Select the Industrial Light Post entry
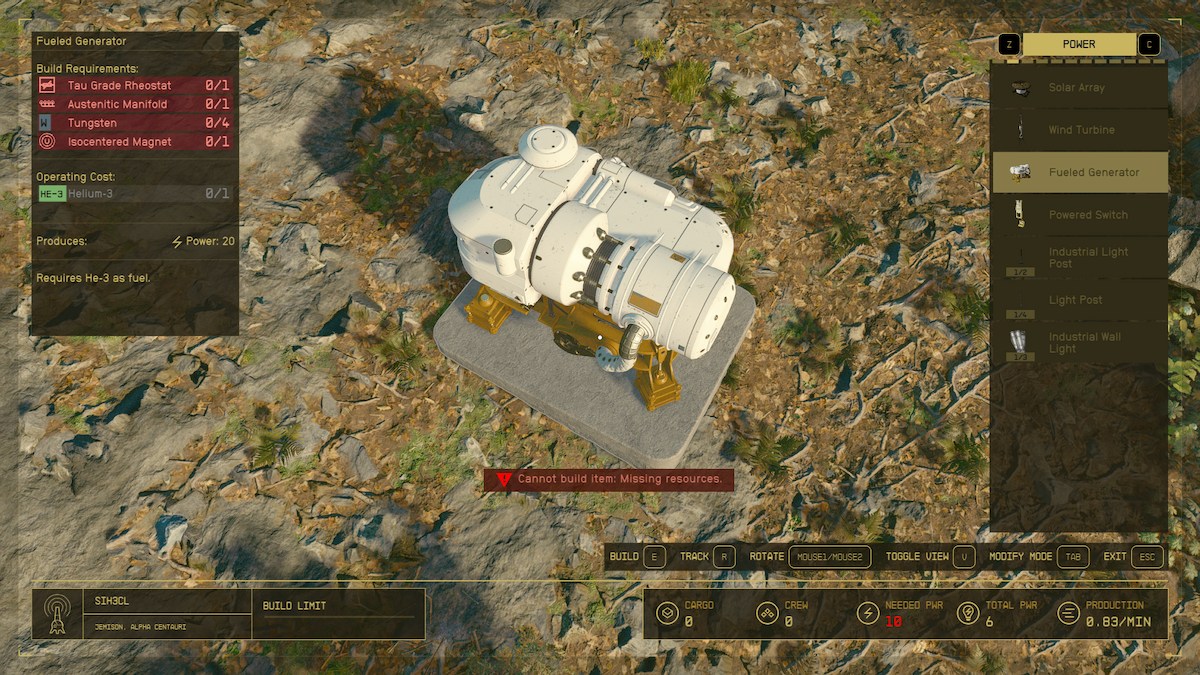1200x675 pixels. coord(1080,258)
